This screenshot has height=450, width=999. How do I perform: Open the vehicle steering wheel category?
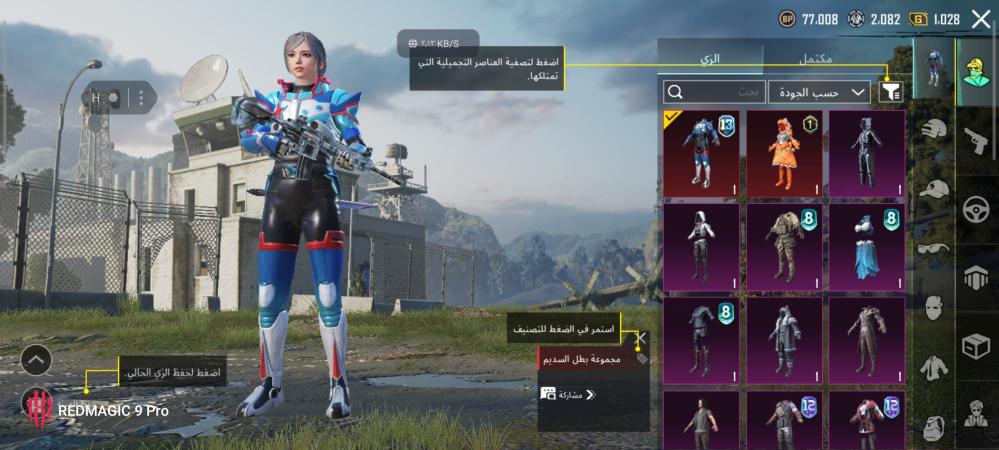[976, 209]
